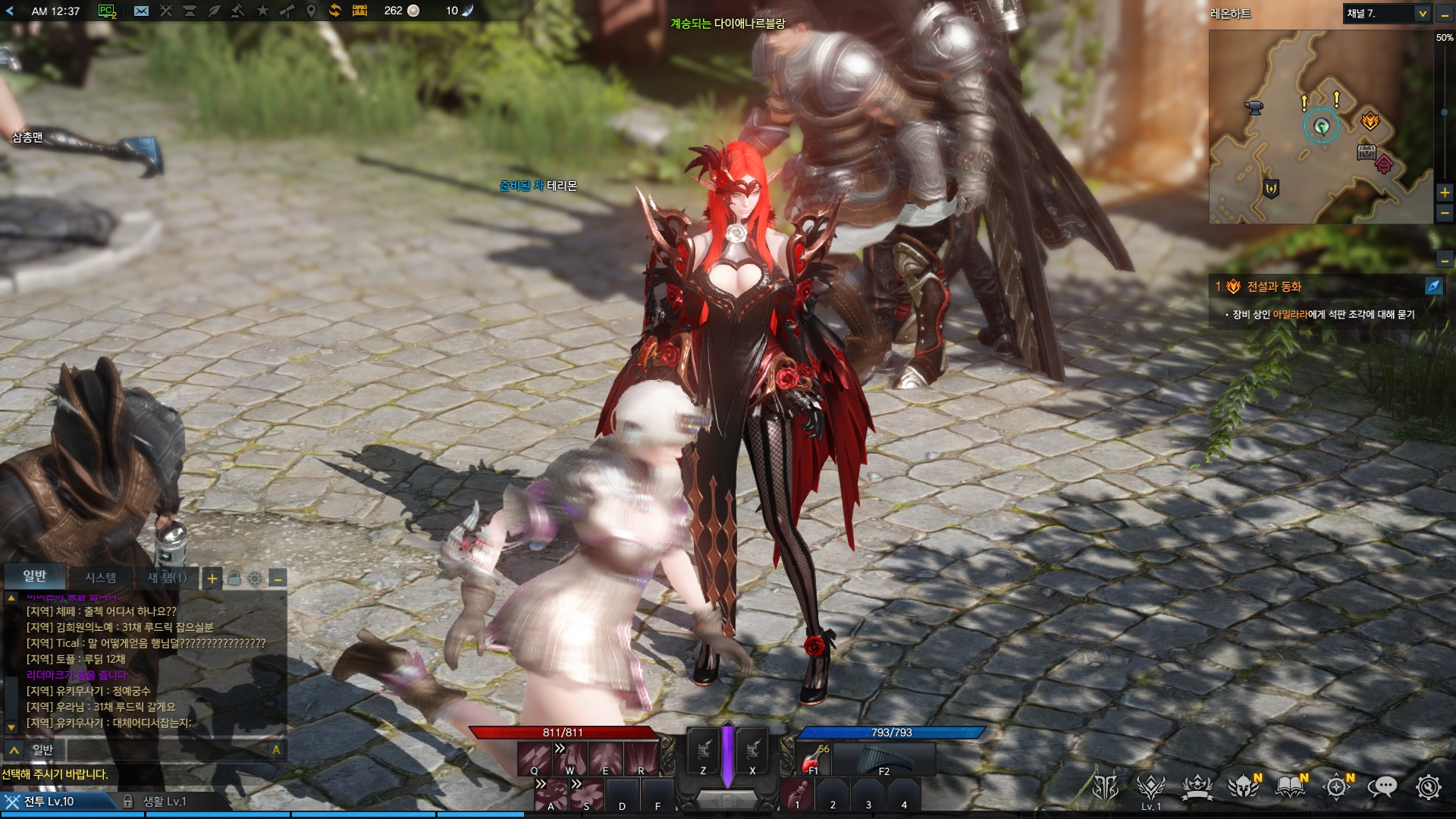Add a new chat tab with plus

pos(212,579)
